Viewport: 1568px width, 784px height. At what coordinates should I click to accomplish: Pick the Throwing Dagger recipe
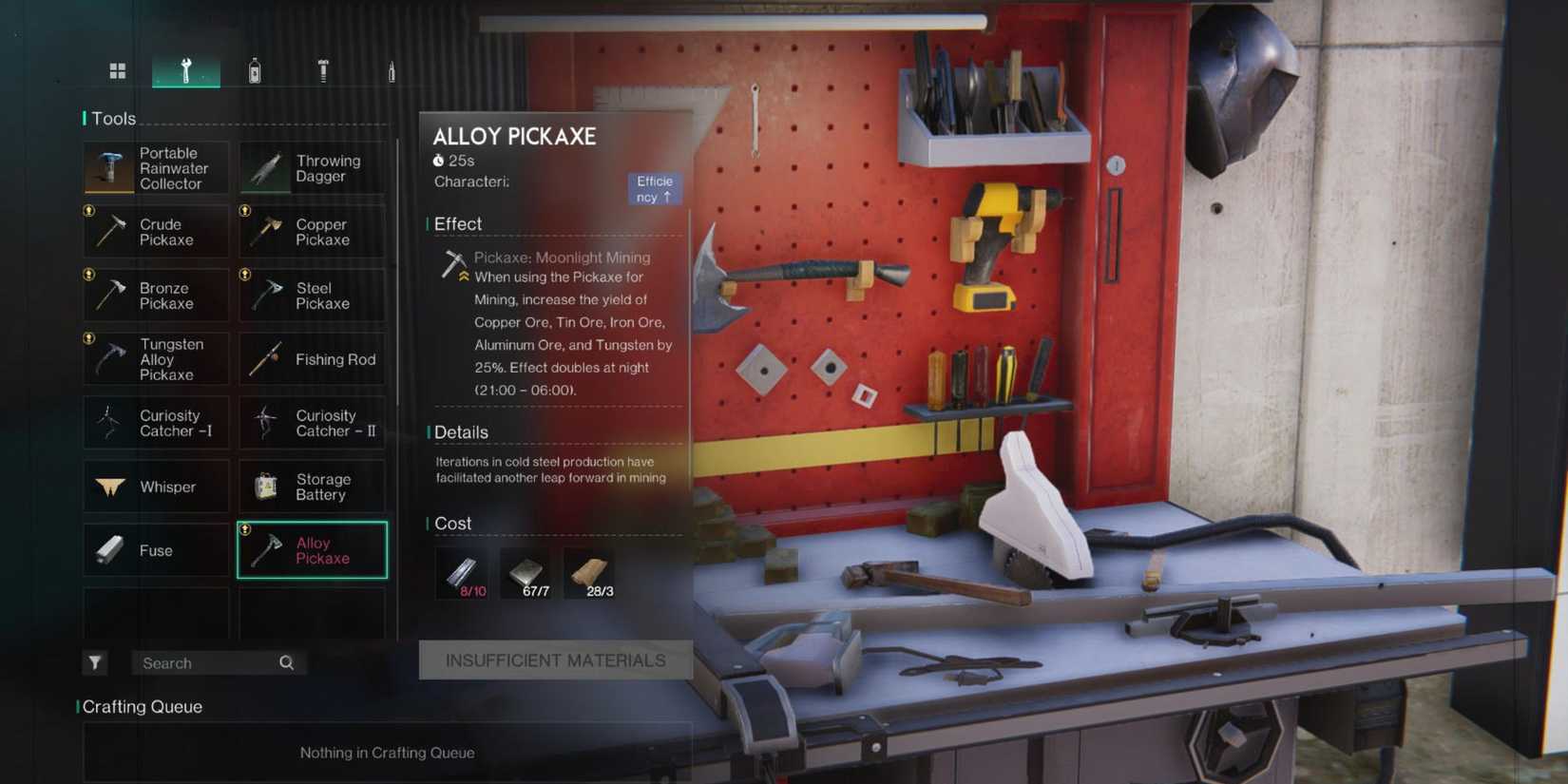coord(312,168)
